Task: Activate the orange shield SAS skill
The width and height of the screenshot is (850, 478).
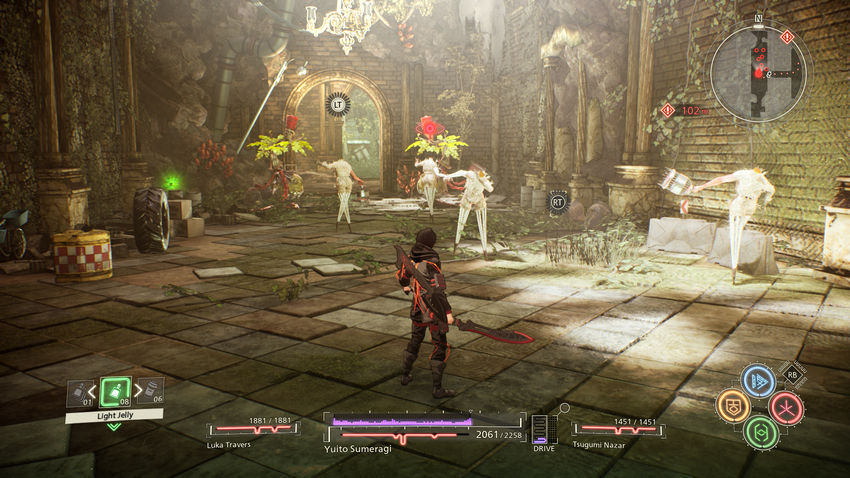Action: pyautogui.click(x=733, y=405)
